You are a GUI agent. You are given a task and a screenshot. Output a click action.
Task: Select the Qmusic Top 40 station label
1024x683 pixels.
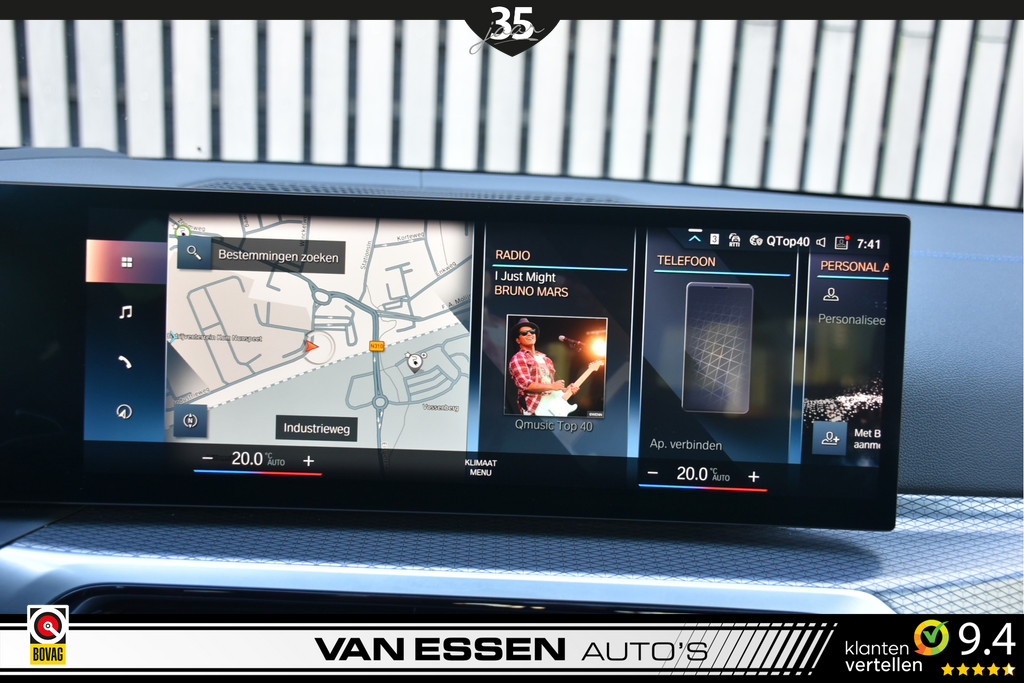[553, 425]
